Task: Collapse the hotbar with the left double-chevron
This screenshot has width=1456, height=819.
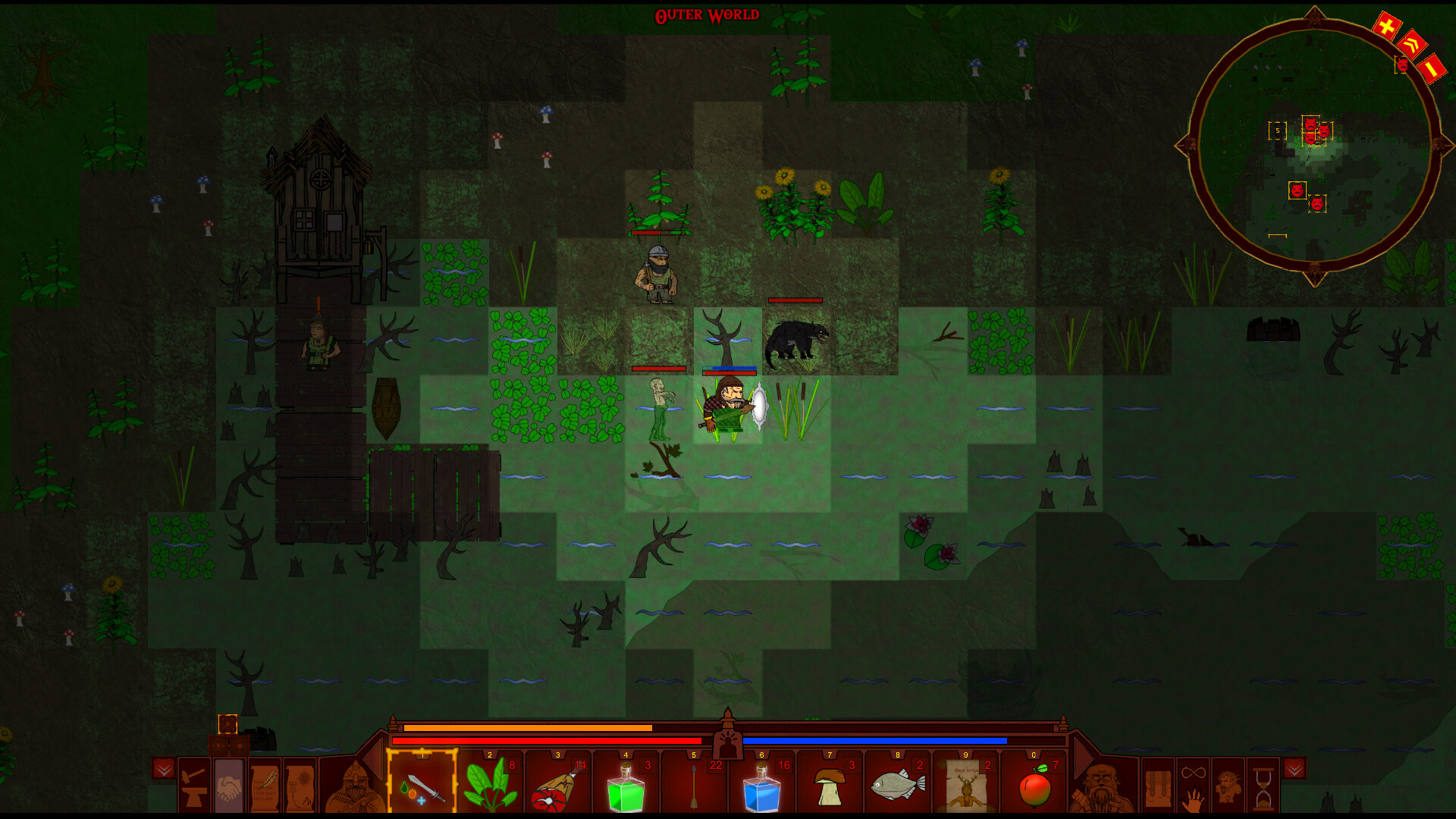Action: (x=163, y=768)
